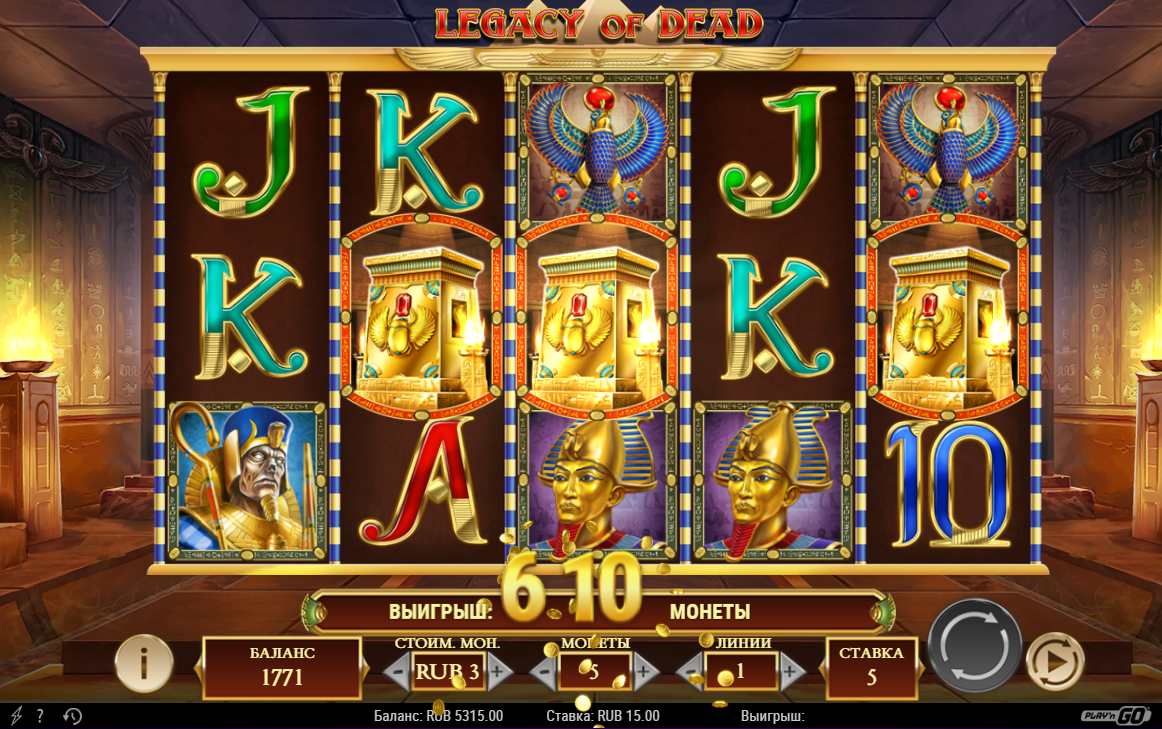Image resolution: width=1162 pixels, height=729 pixels.
Task: Raise the number of lines (Линии)
Action: coord(791,671)
